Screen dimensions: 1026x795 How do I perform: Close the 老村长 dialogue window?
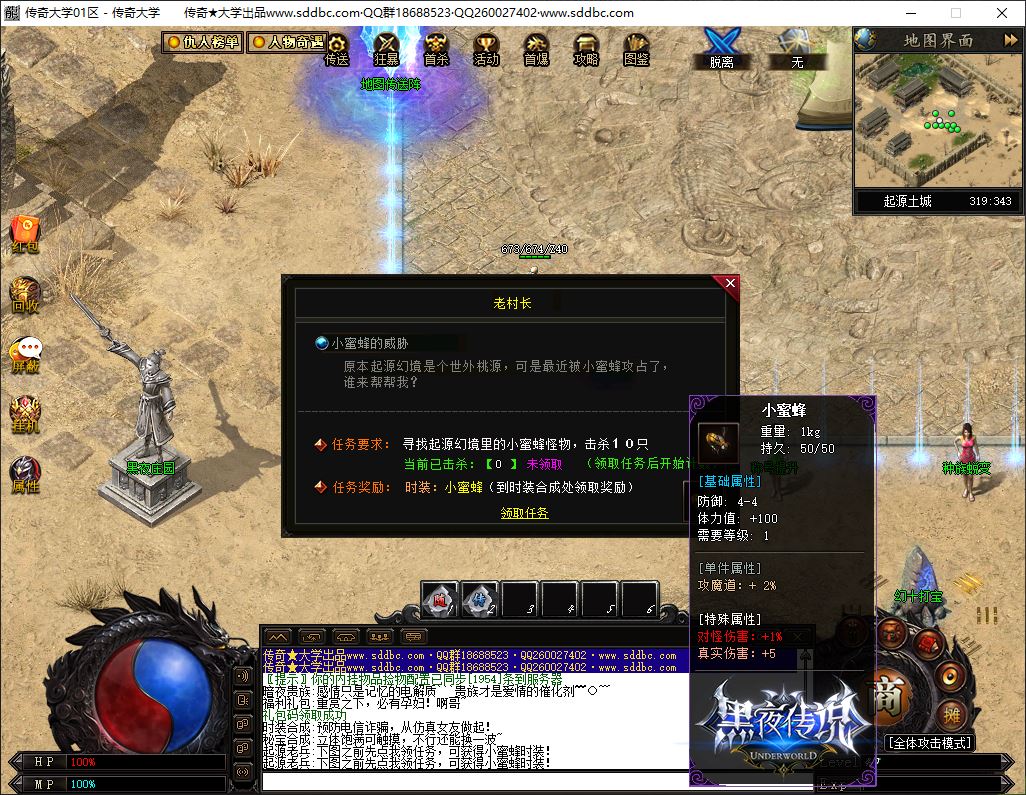click(x=730, y=284)
